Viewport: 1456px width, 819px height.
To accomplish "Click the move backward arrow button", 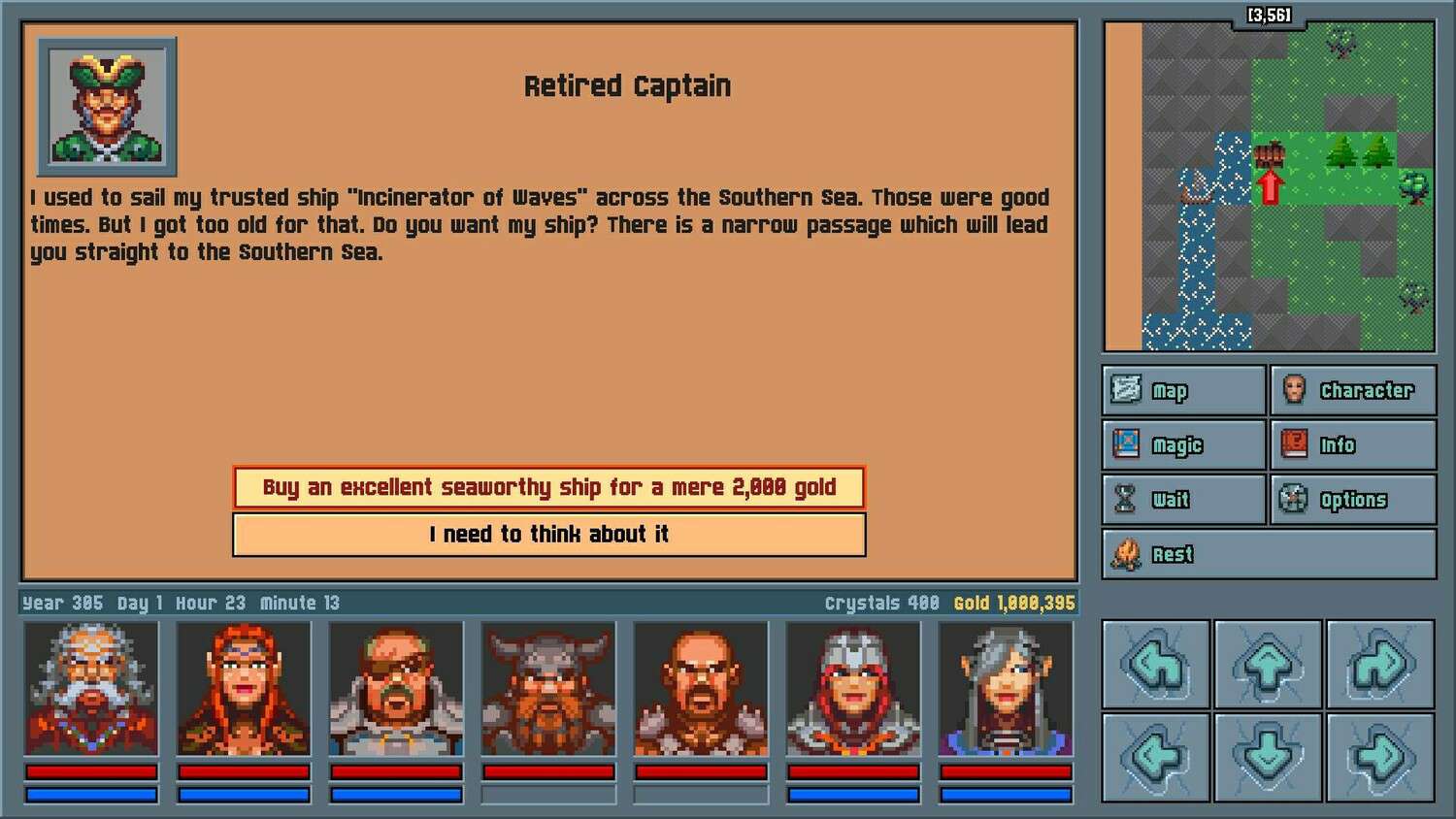I will [x=1268, y=757].
